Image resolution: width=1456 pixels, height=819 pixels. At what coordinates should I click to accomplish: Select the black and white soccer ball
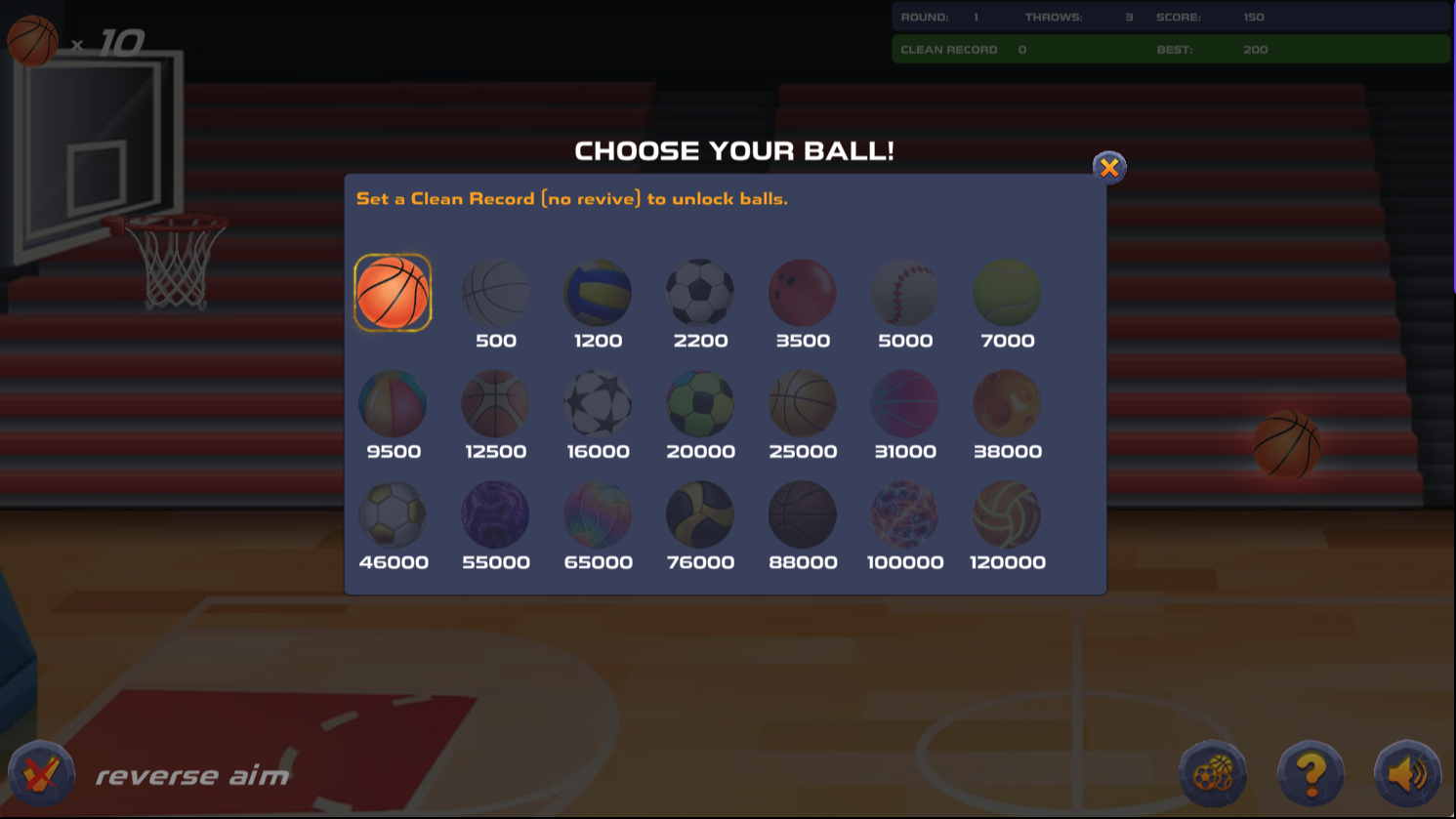pos(700,292)
